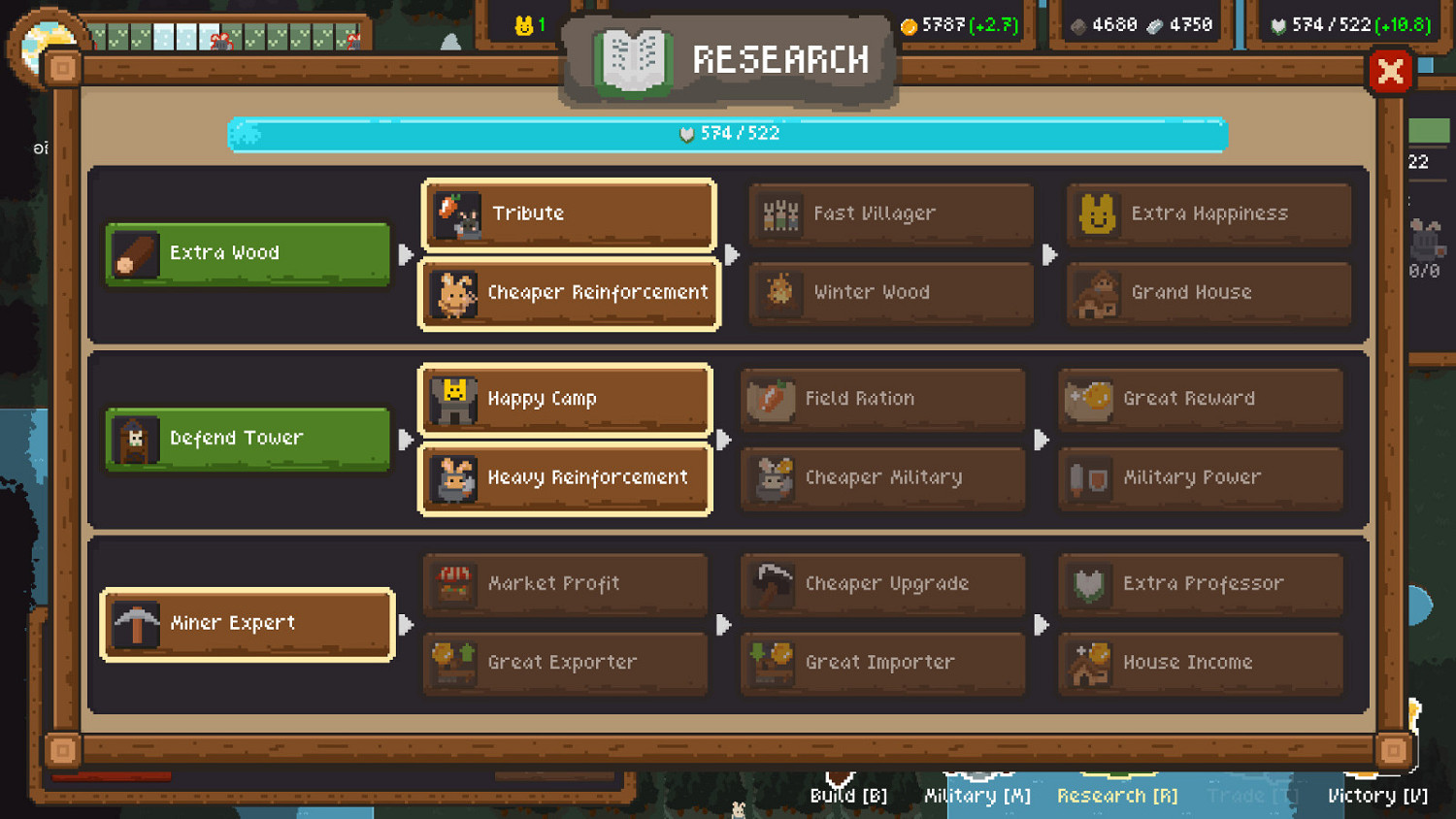Toggle the Cheaper Reinforcement research selection
This screenshot has width=1456, height=819.
coord(568,293)
